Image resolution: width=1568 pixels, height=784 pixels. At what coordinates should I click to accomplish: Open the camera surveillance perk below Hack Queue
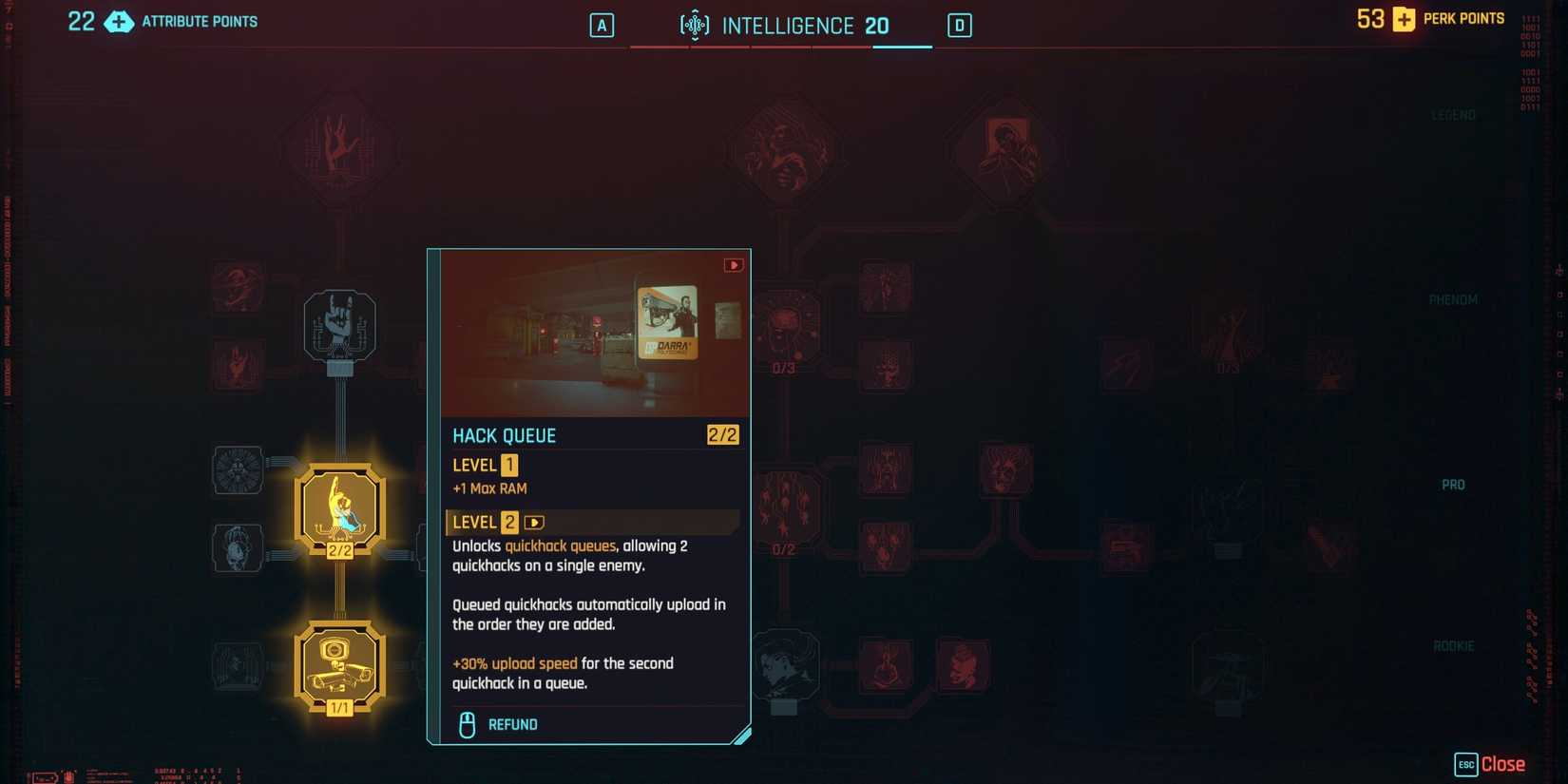click(x=339, y=663)
